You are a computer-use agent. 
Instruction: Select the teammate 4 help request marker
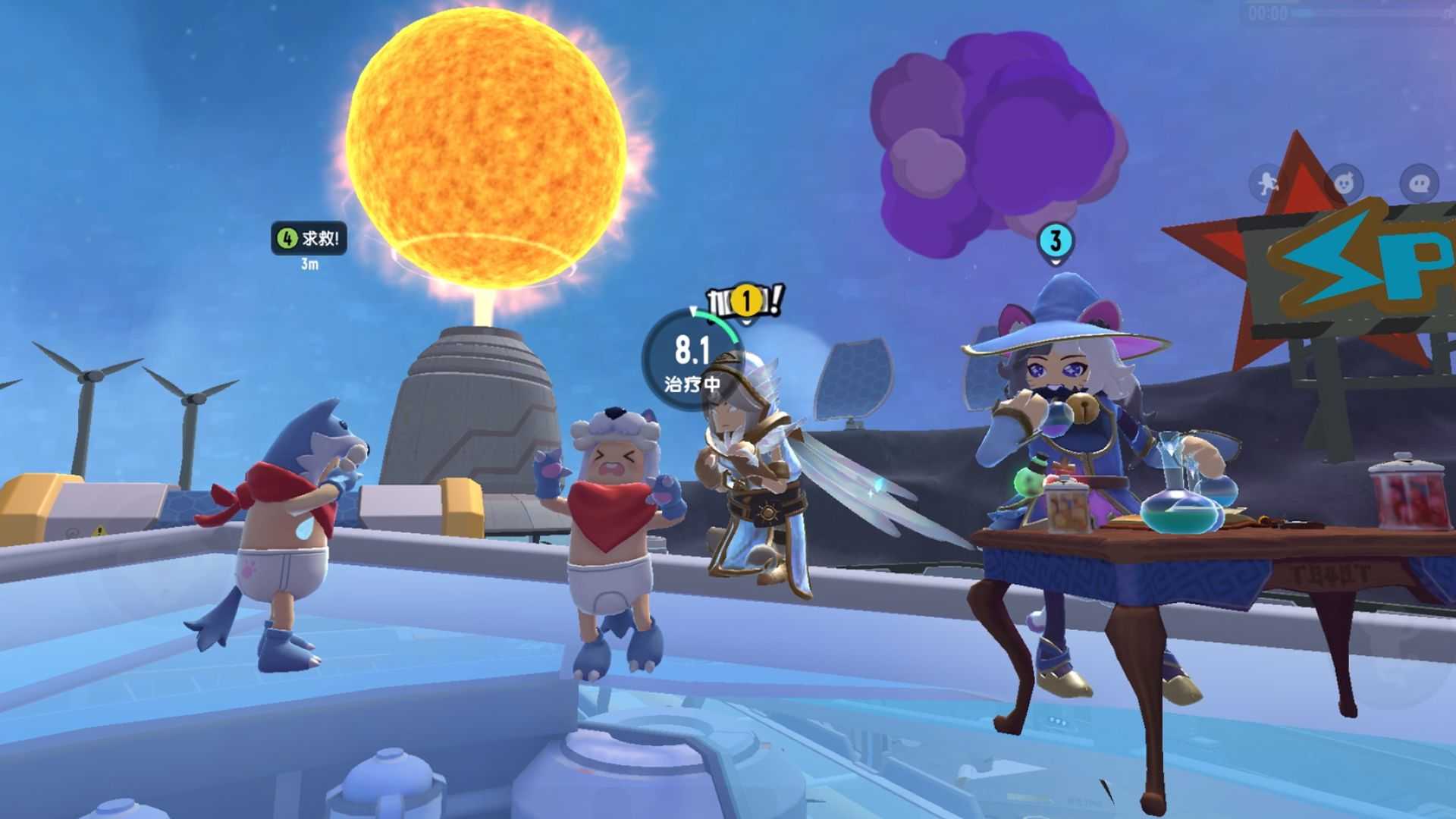click(309, 239)
